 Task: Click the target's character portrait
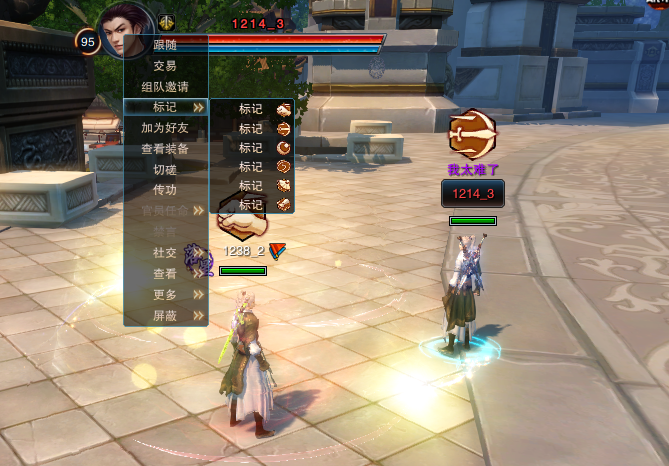pyautogui.click(x=127, y=32)
